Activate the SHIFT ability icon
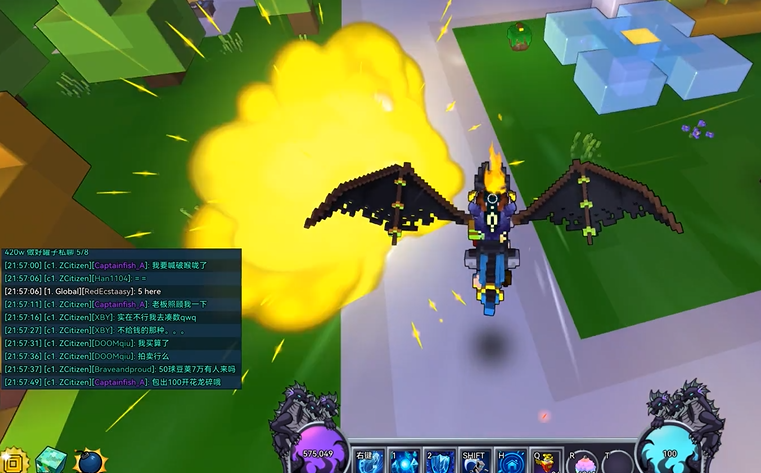This screenshot has width=761, height=473. (473, 462)
